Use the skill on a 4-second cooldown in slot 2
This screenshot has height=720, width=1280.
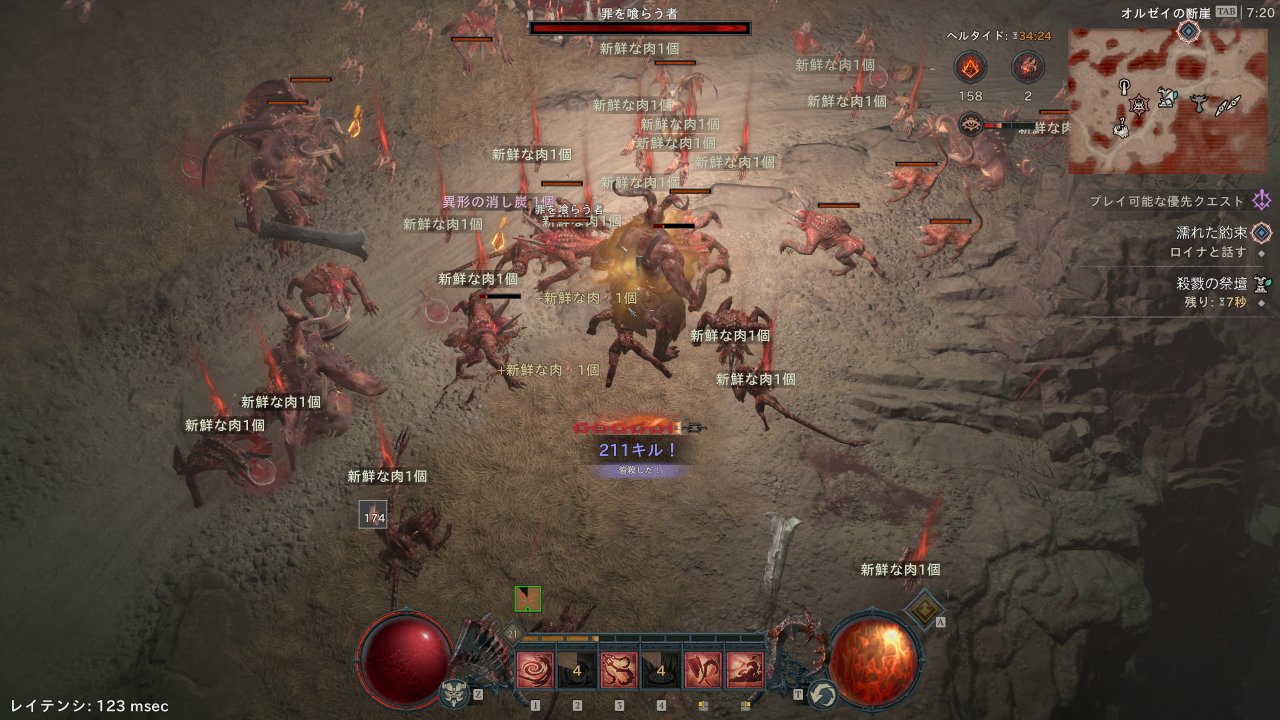pyautogui.click(x=577, y=670)
